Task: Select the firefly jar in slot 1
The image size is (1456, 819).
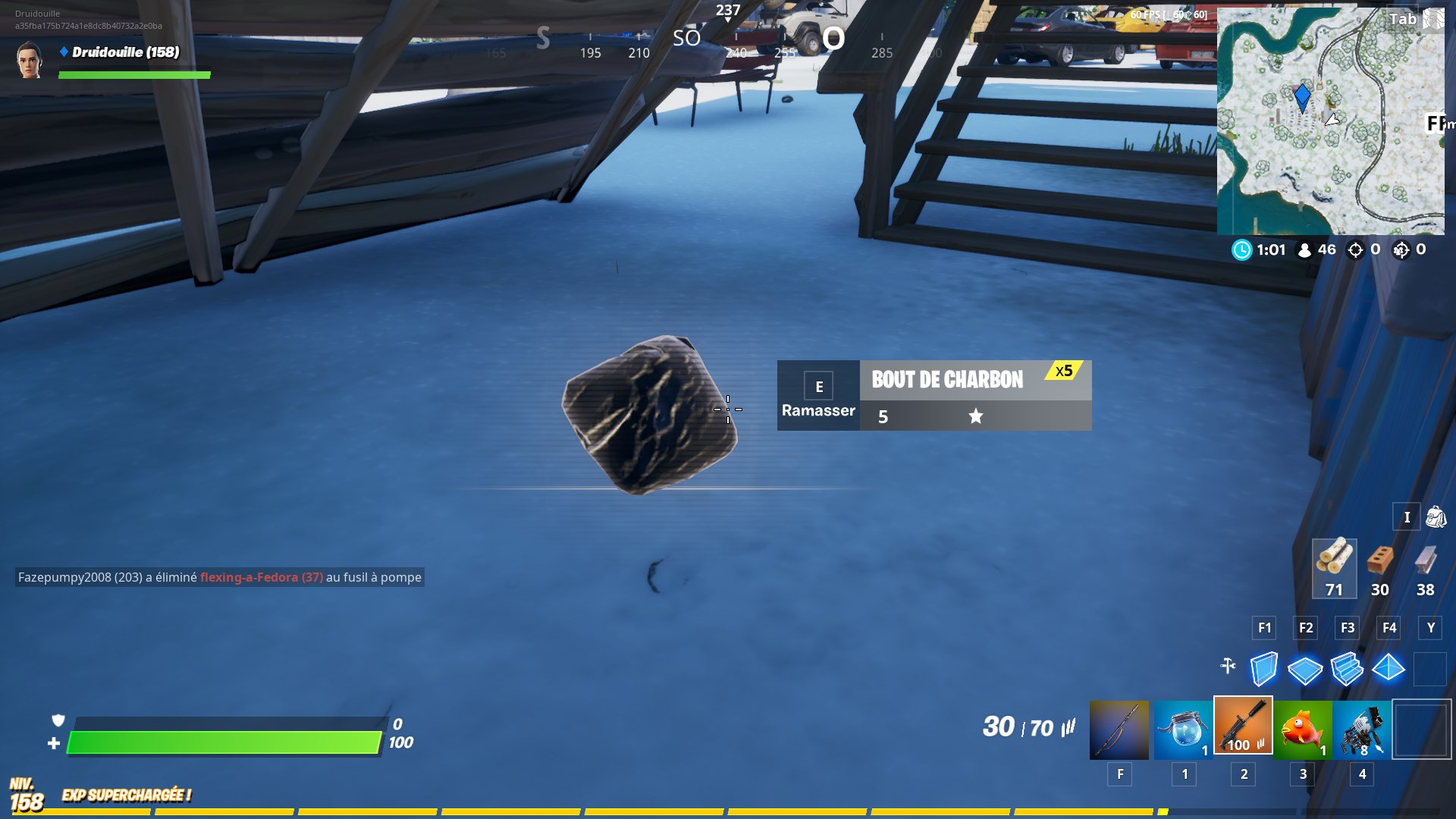Action: point(1184,726)
